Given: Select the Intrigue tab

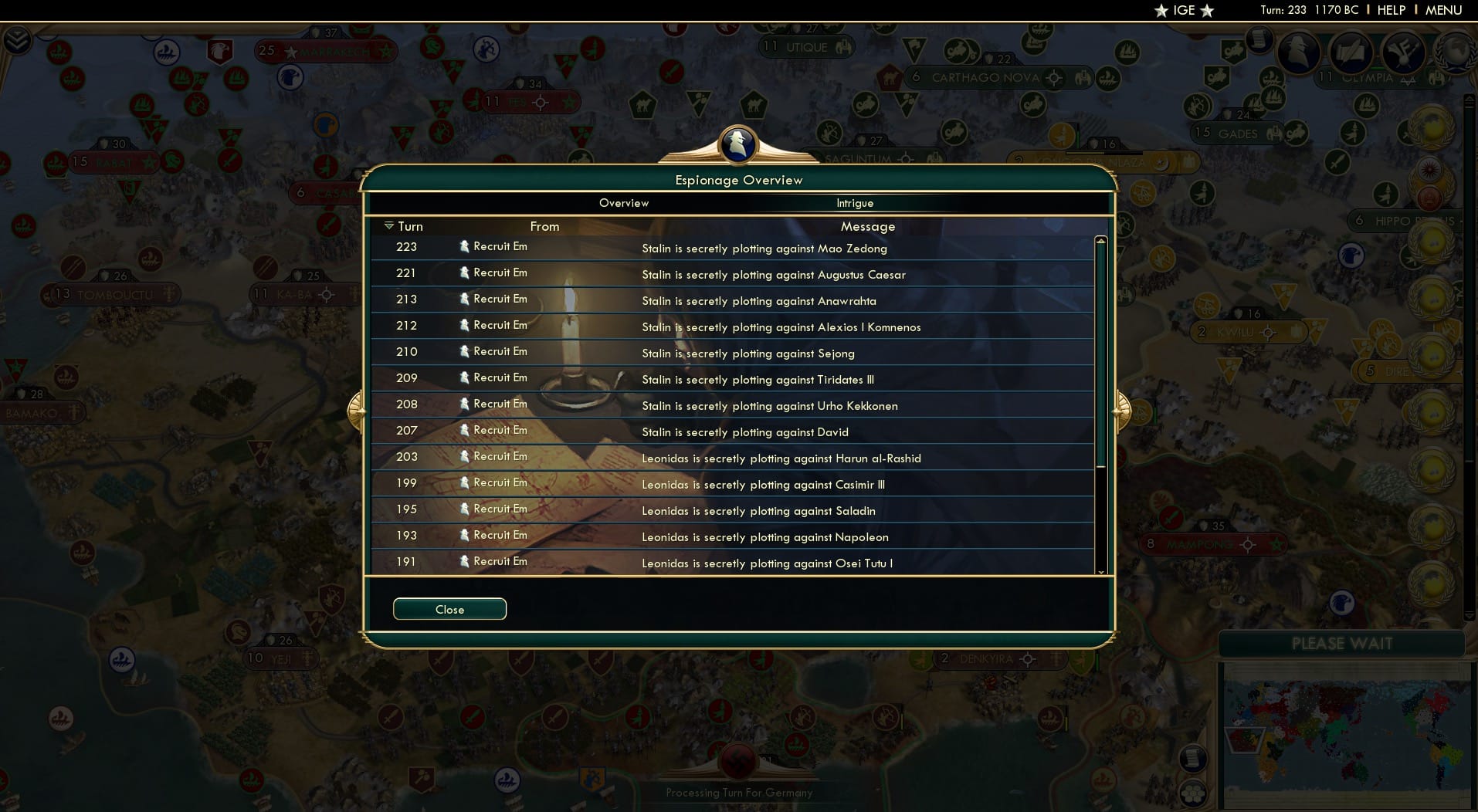Looking at the screenshot, I should [x=854, y=203].
